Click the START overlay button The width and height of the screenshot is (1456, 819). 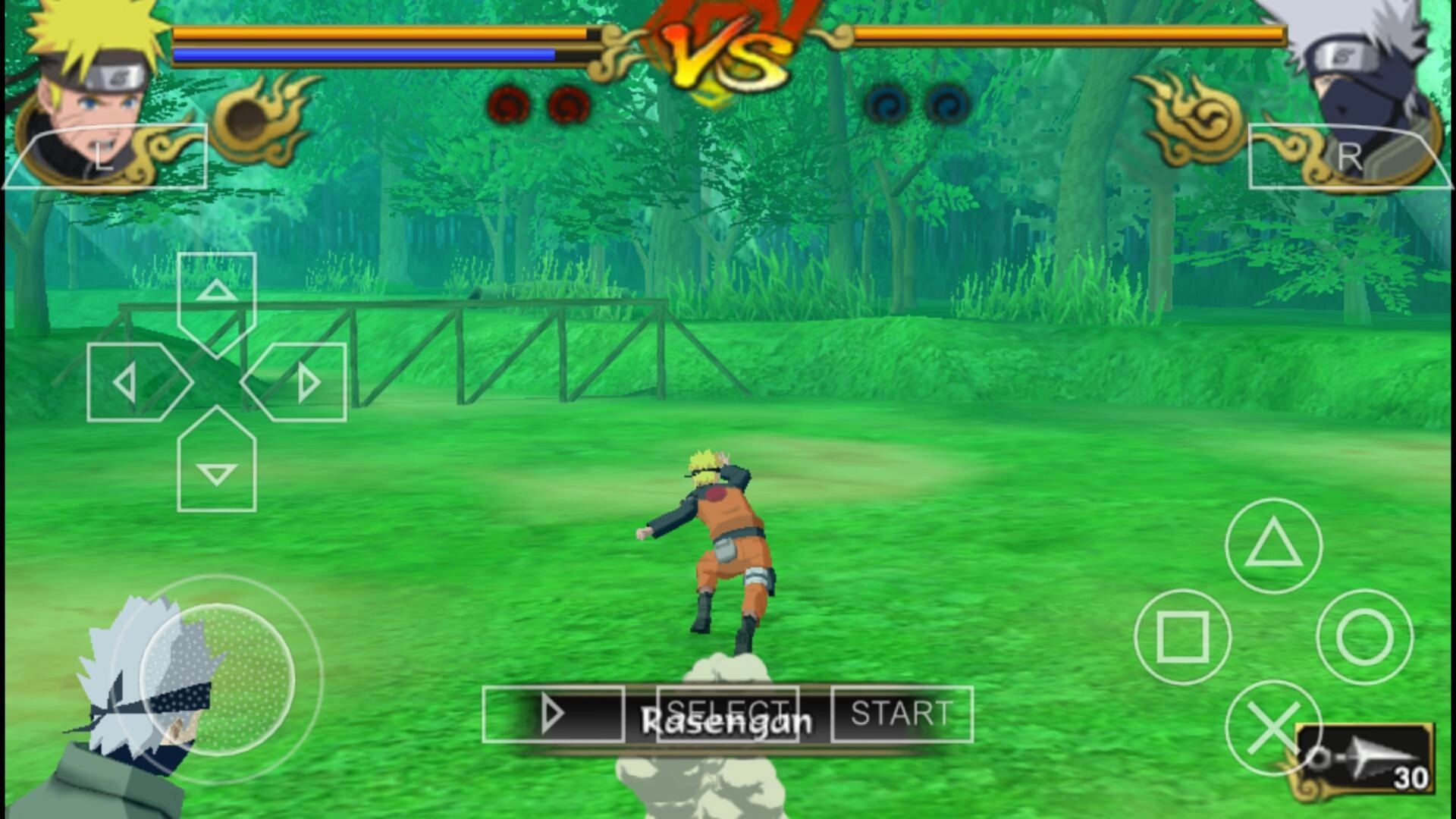[x=901, y=714]
